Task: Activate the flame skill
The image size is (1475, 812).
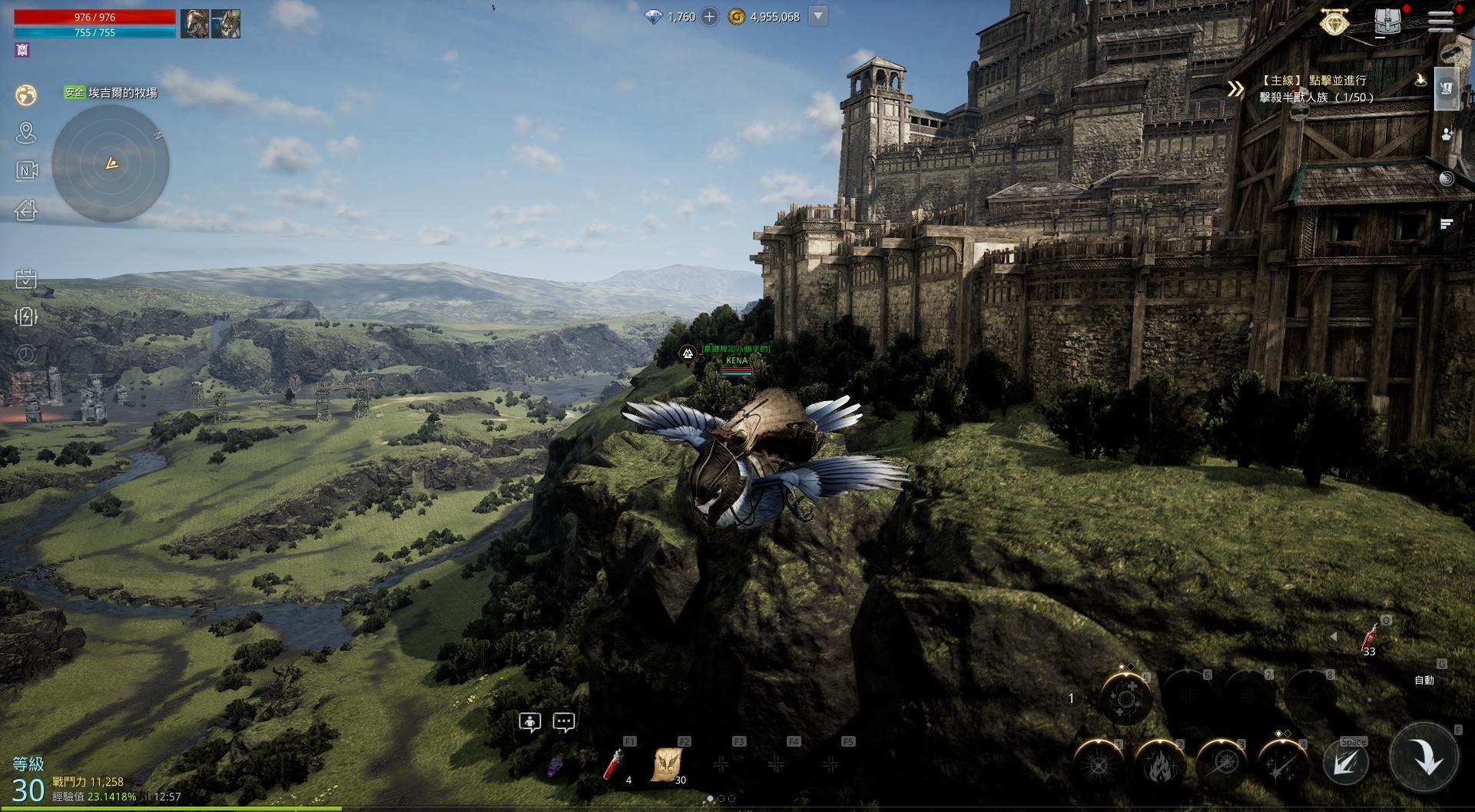Action: coord(1159,765)
